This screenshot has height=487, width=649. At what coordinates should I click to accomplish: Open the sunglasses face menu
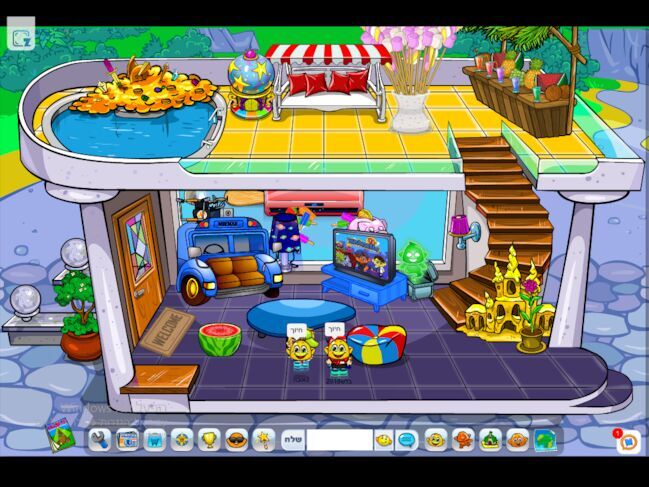[x=236, y=439]
